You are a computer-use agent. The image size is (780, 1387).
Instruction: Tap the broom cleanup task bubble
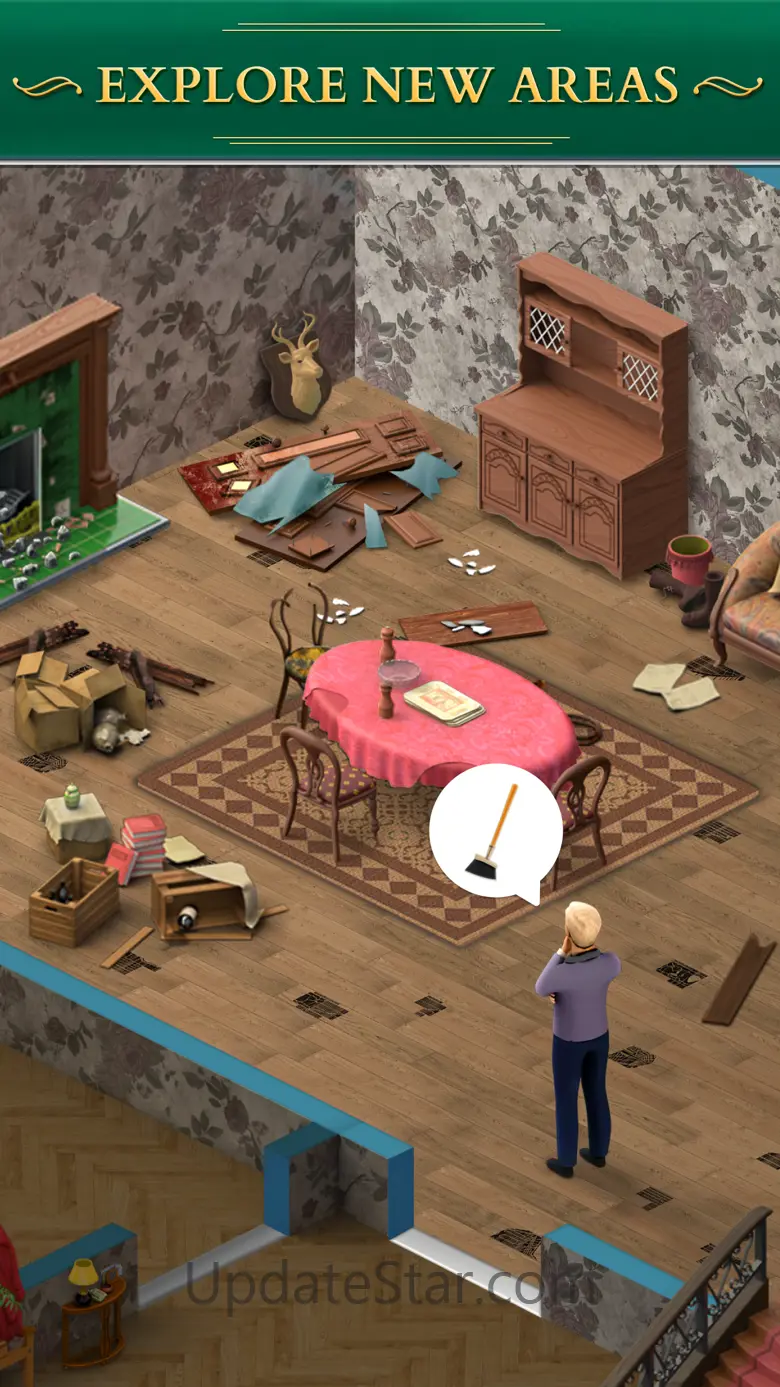(x=495, y=832)
